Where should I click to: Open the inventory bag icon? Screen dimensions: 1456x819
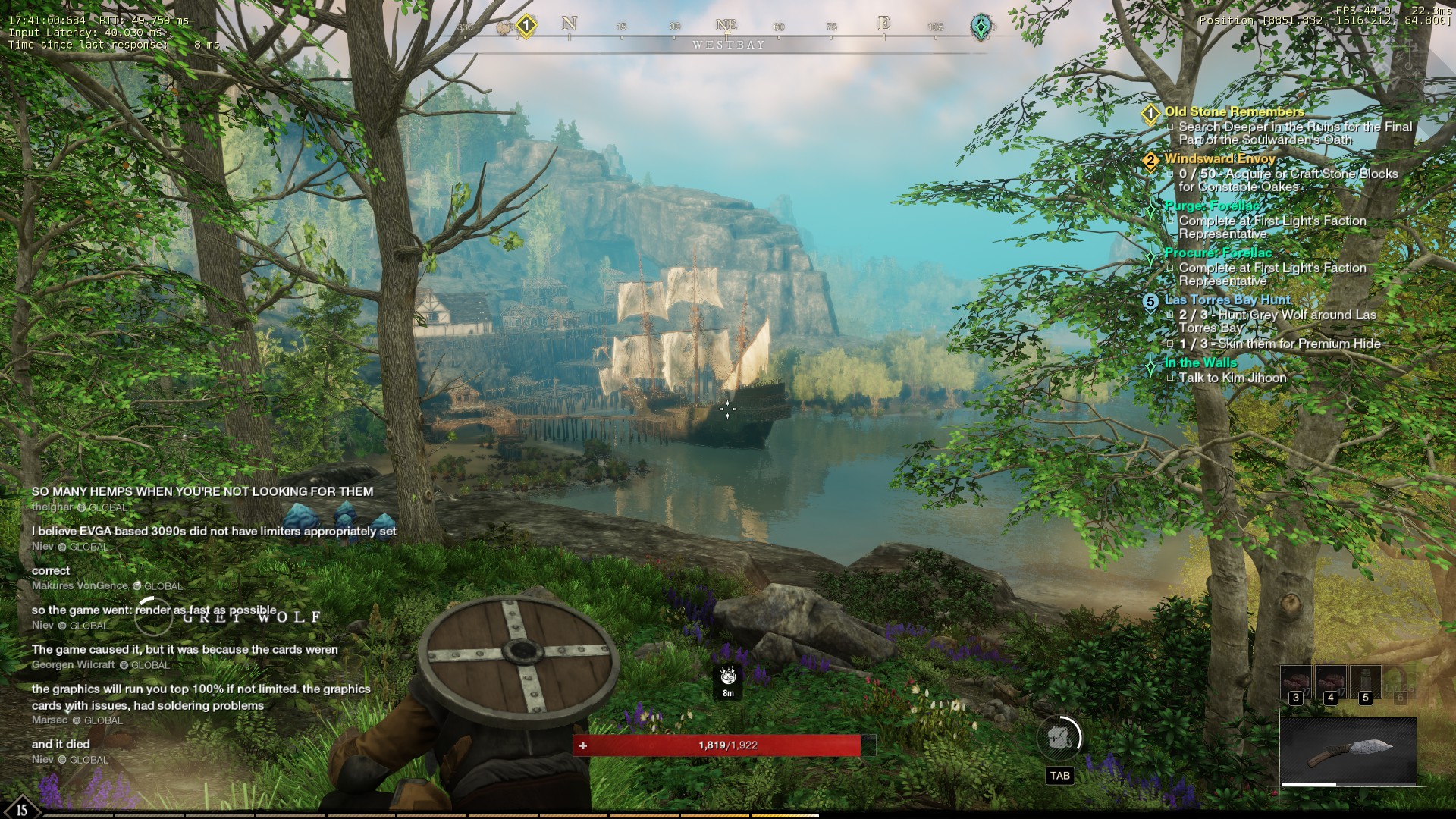click(1059, 737)
